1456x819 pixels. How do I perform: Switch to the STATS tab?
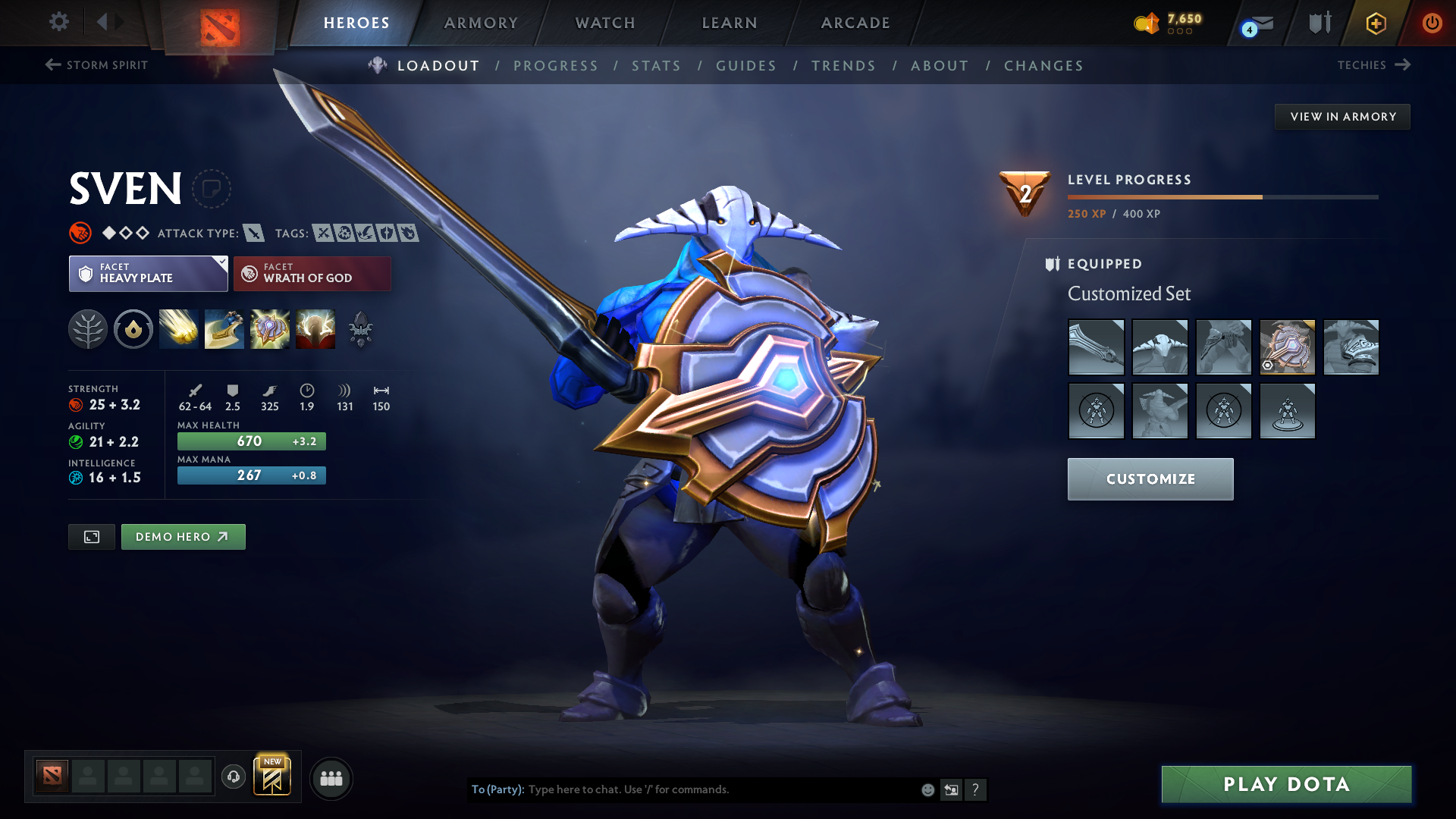click(656, 65)
